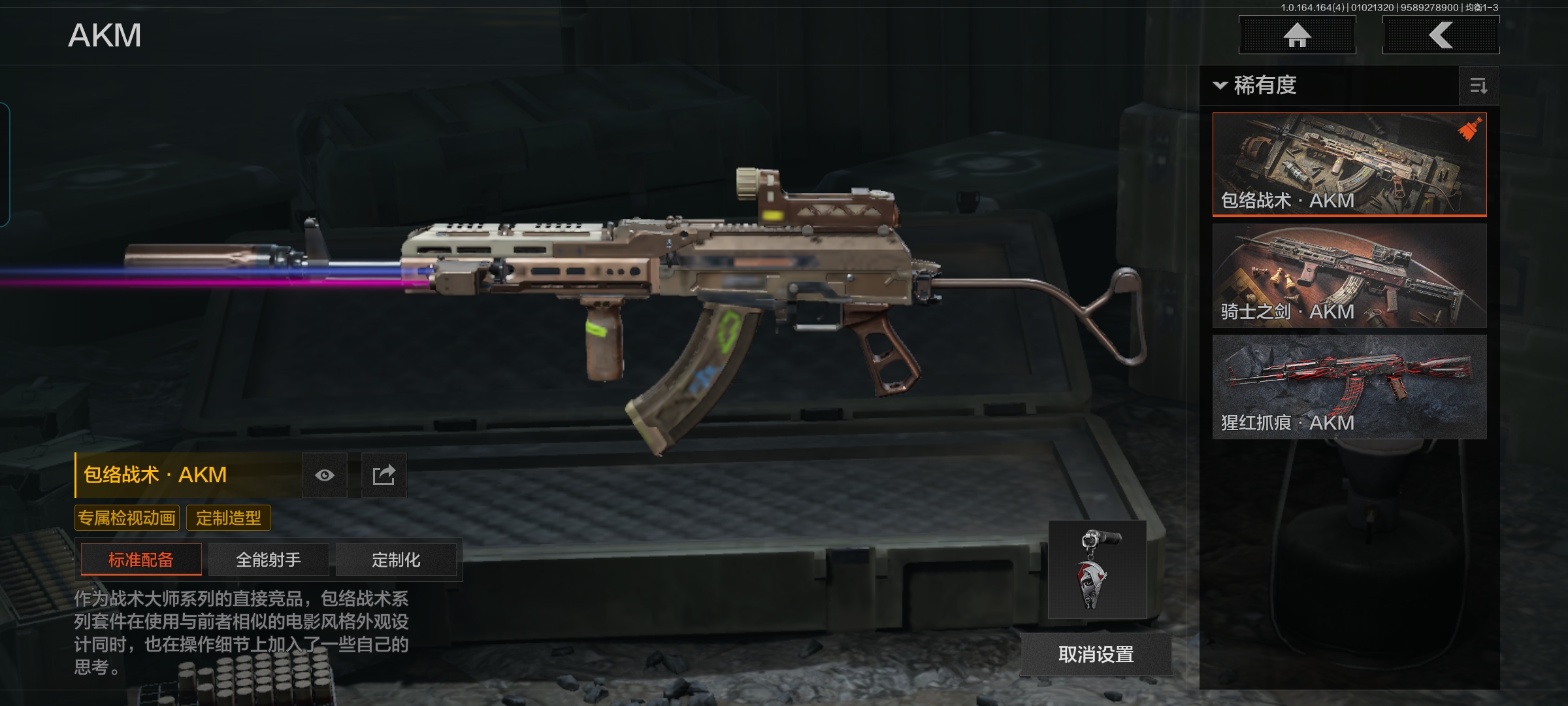1568x706 pixels.
Task: Open the weapon charm slot
Action: [1097, 569]
